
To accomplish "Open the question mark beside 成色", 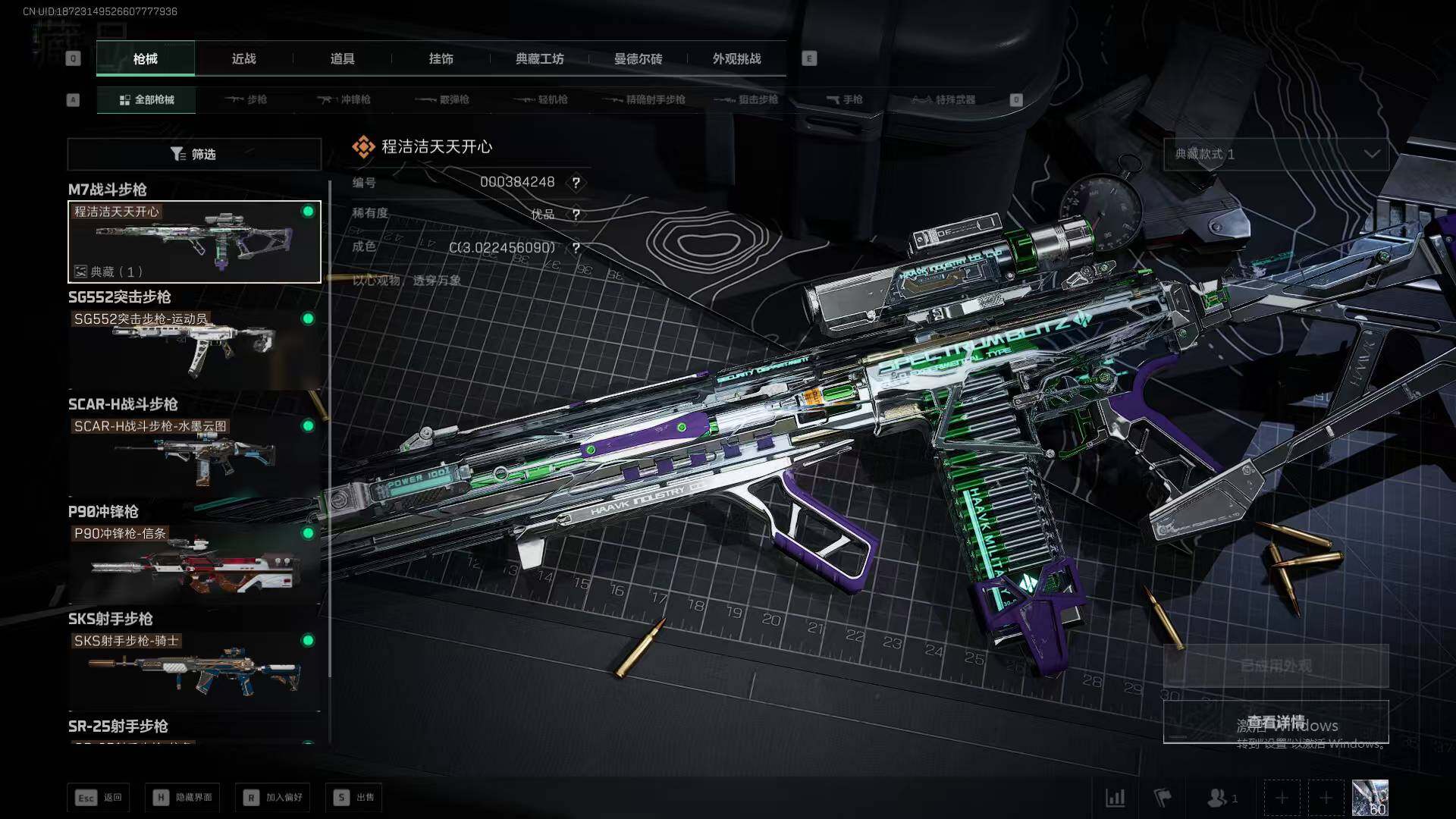I will 576,248.
